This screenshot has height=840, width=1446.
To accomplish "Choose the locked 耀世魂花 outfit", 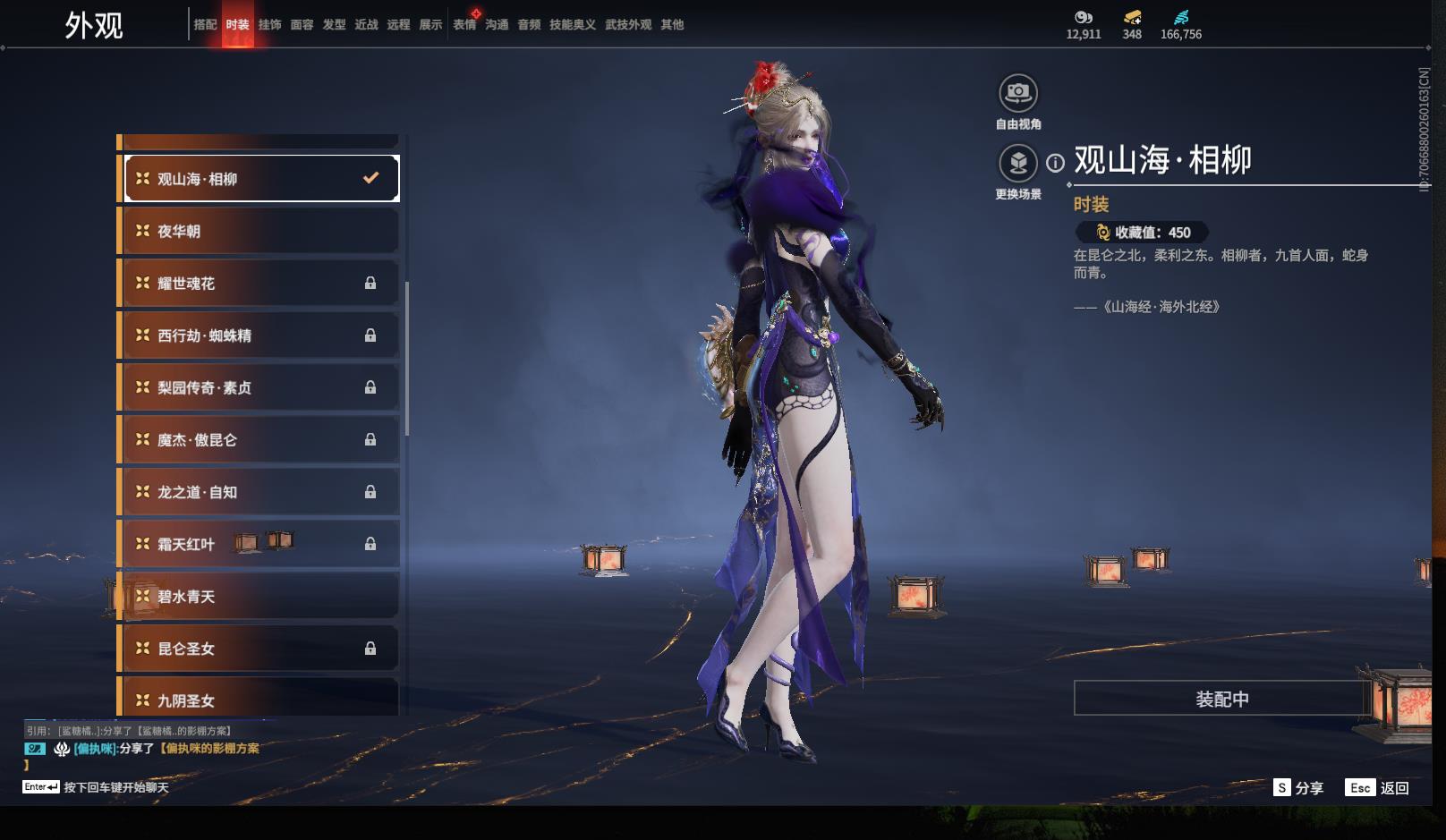I will click(x=259, y=284).
